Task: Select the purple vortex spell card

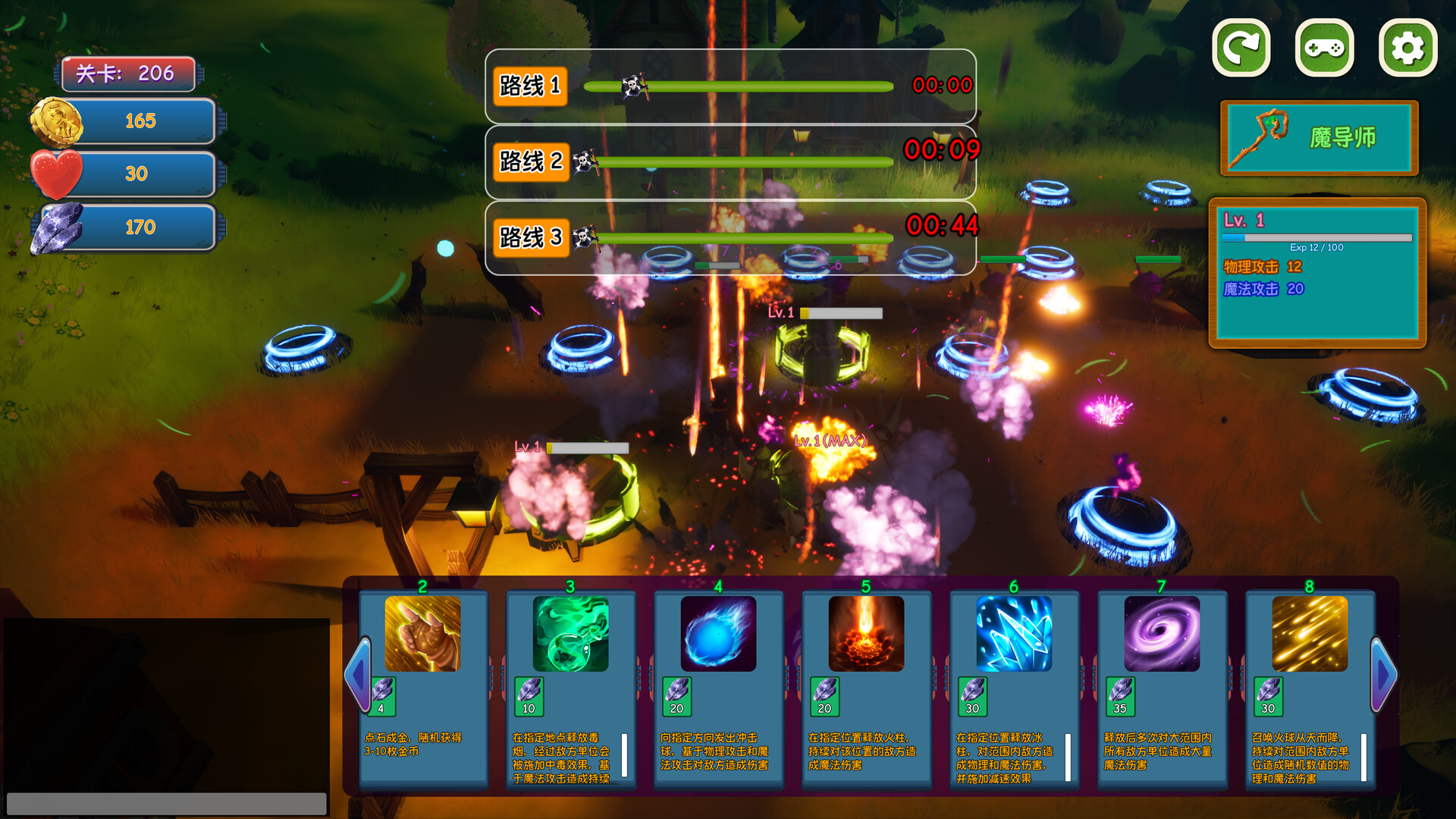Action: (x=1162, y=634)
